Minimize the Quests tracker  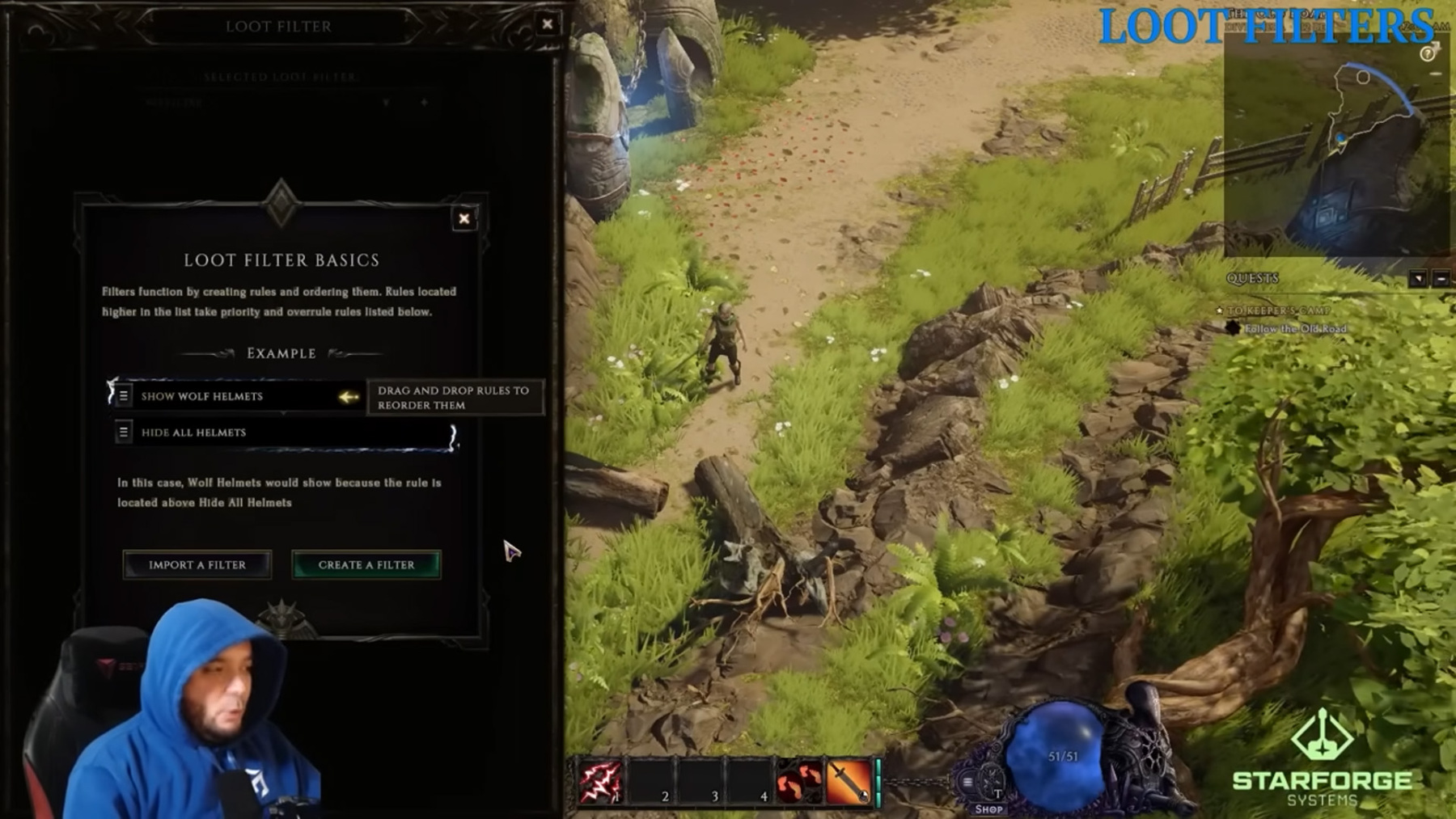point(1441,278)
